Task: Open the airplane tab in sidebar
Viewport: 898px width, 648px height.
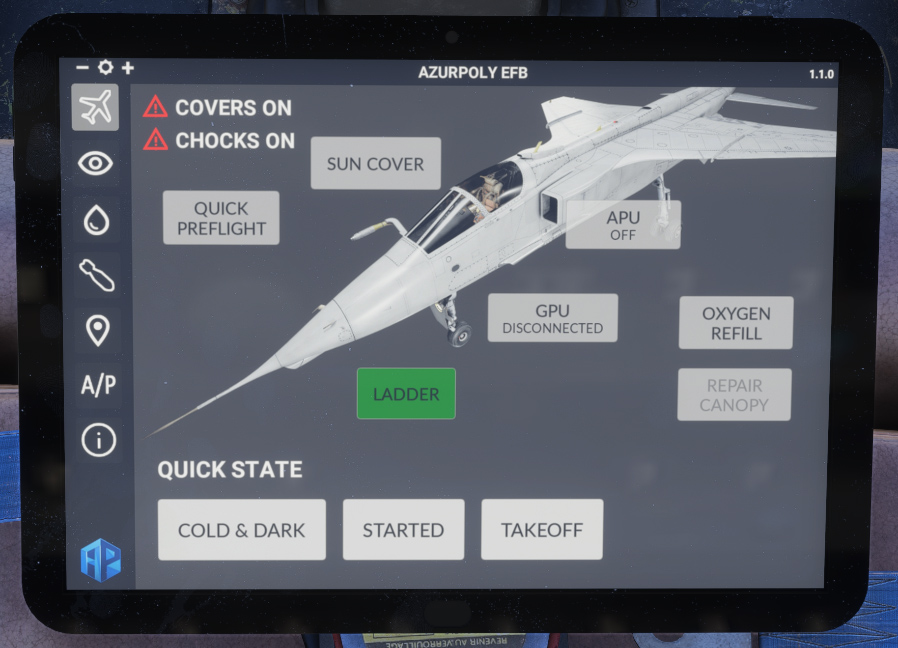Action: pyautogui.click(x=96, y=108)
